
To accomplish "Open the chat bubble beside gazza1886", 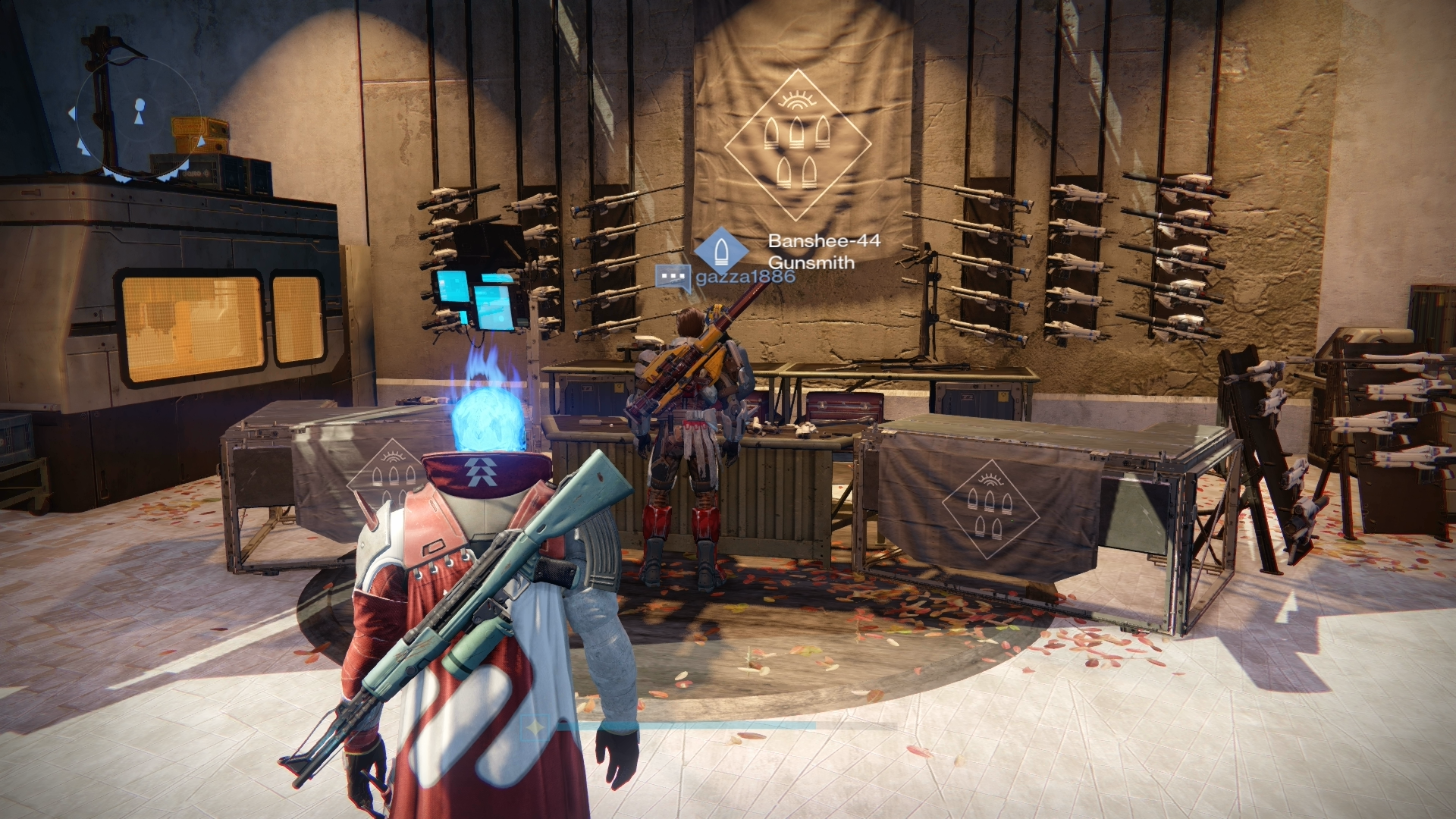I will tap(672, 278).
